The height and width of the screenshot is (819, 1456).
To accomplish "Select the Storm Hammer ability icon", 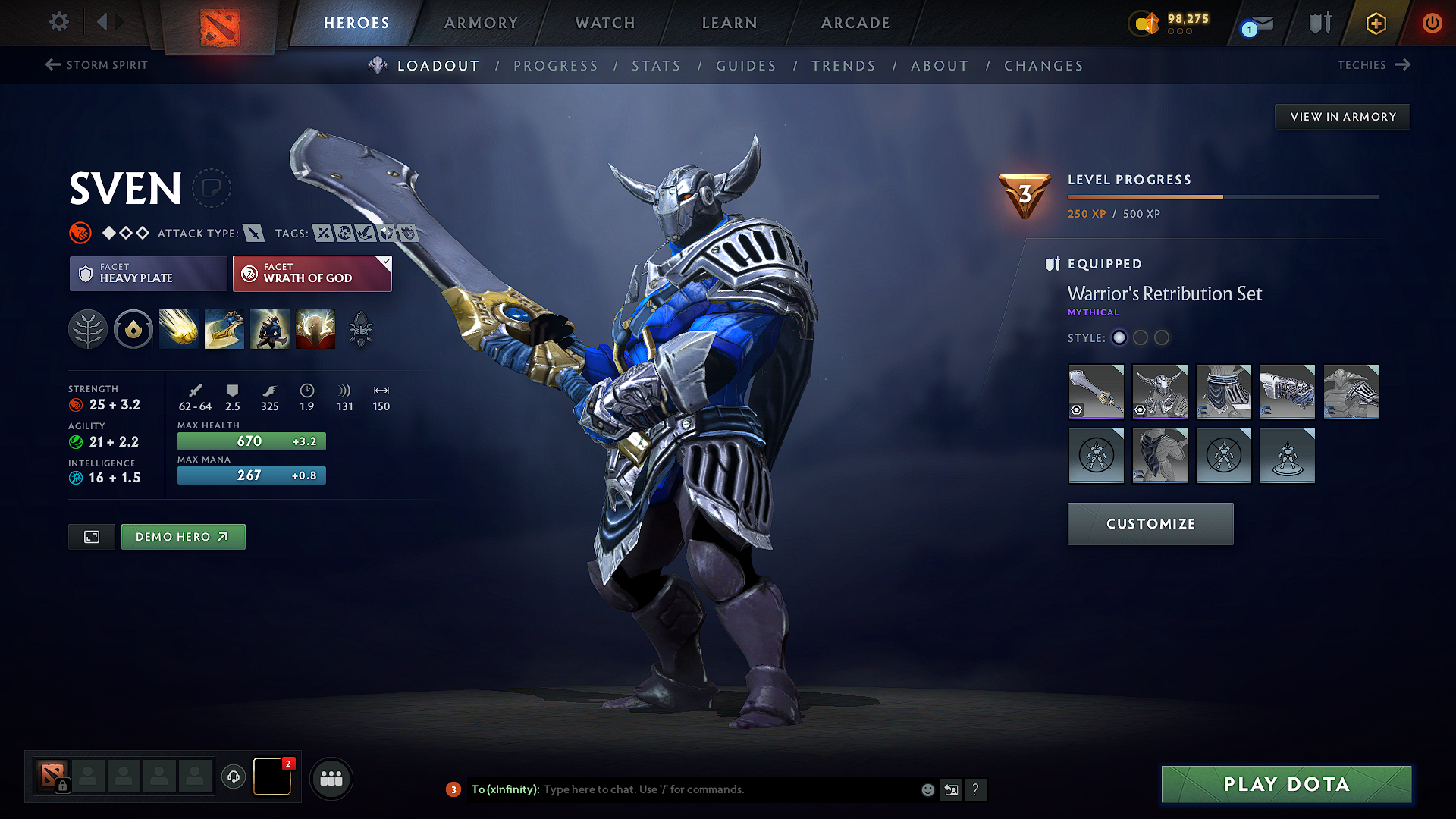I will (178, 328).
